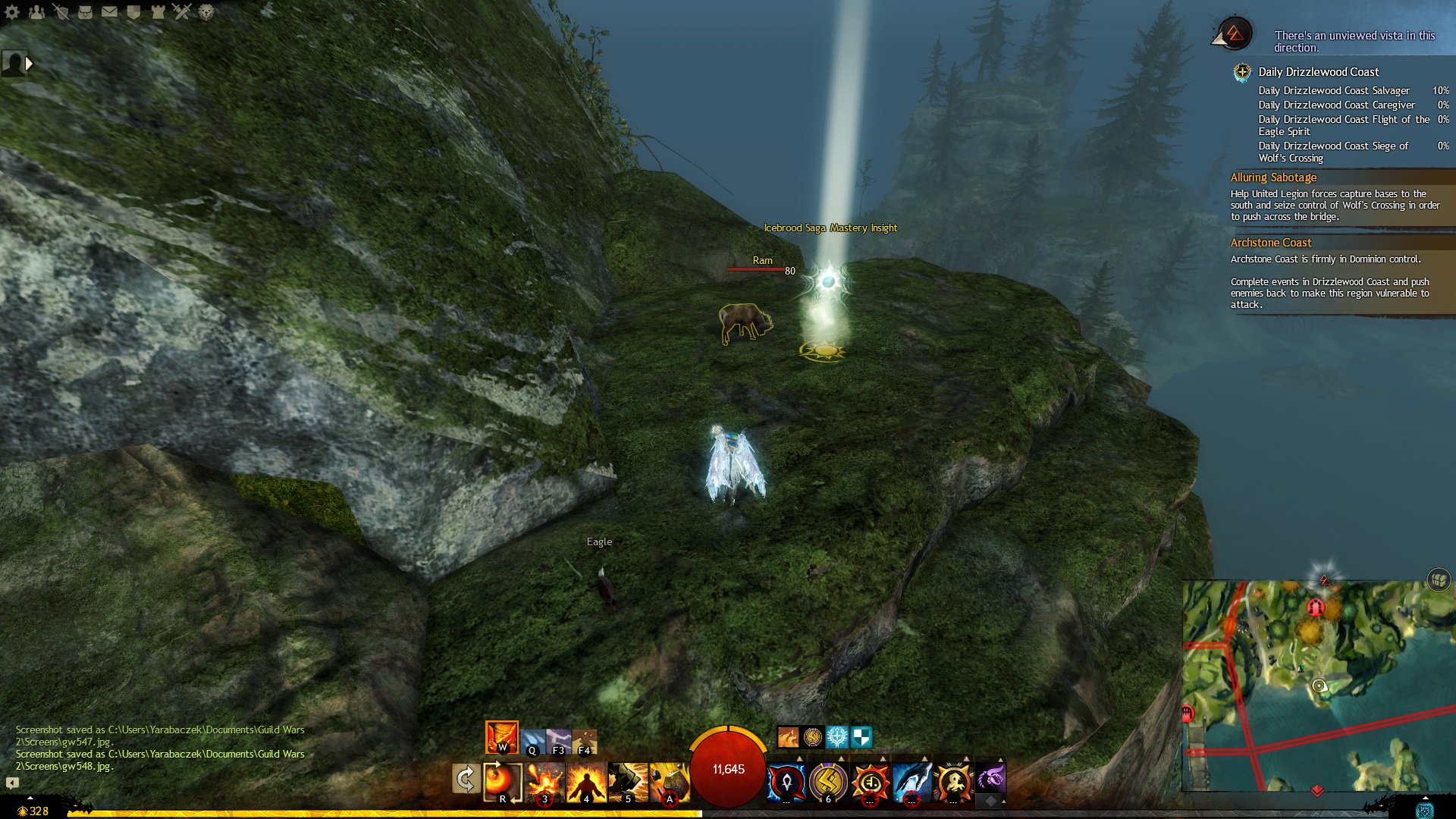Click the weapon swap arrows button
This screenshot has height=819, width=1456.
click(465, 779)
